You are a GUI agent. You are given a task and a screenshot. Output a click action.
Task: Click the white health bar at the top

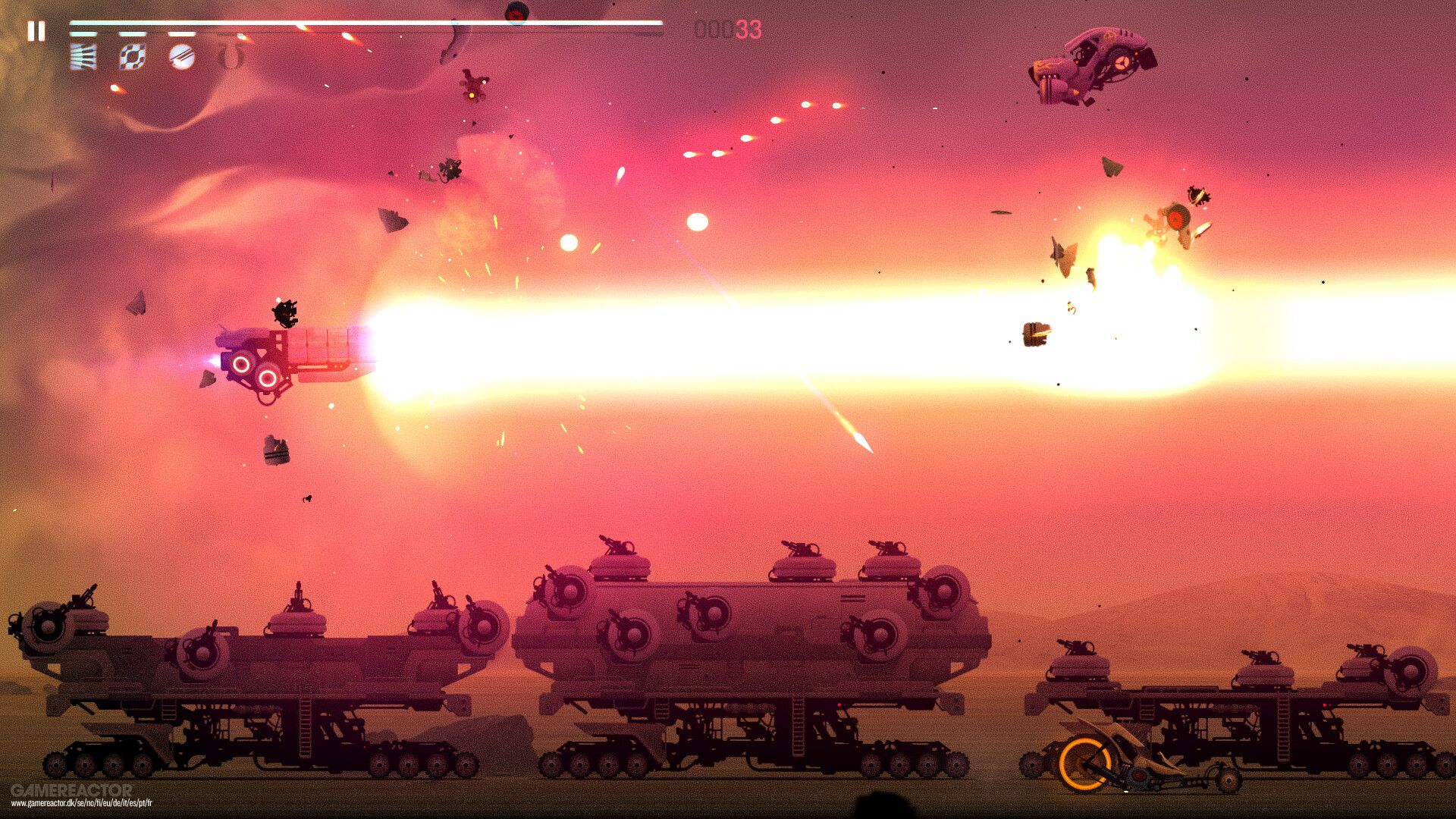364,25
